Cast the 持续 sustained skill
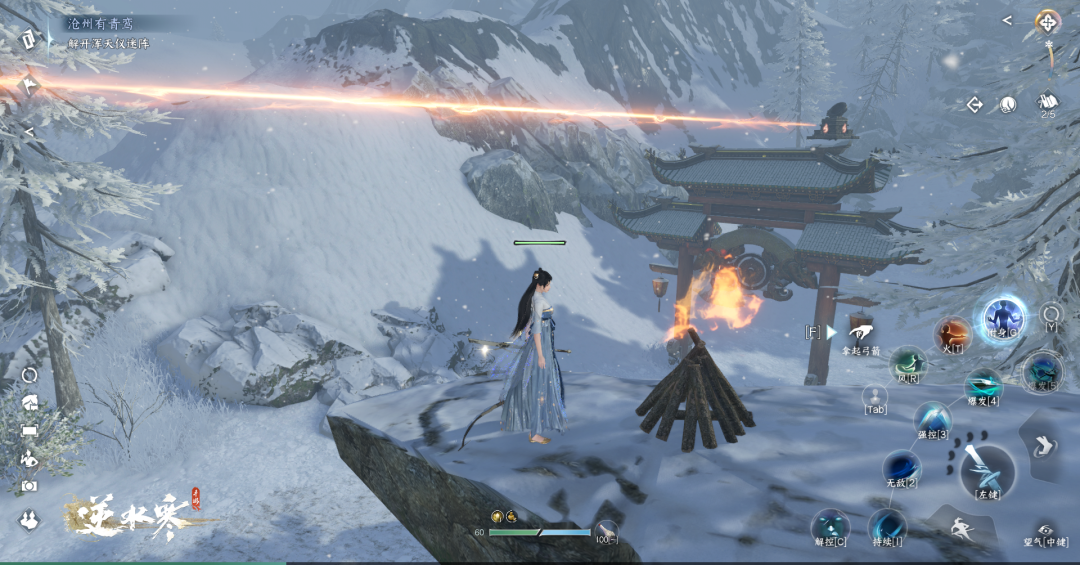 pos(885,525)
